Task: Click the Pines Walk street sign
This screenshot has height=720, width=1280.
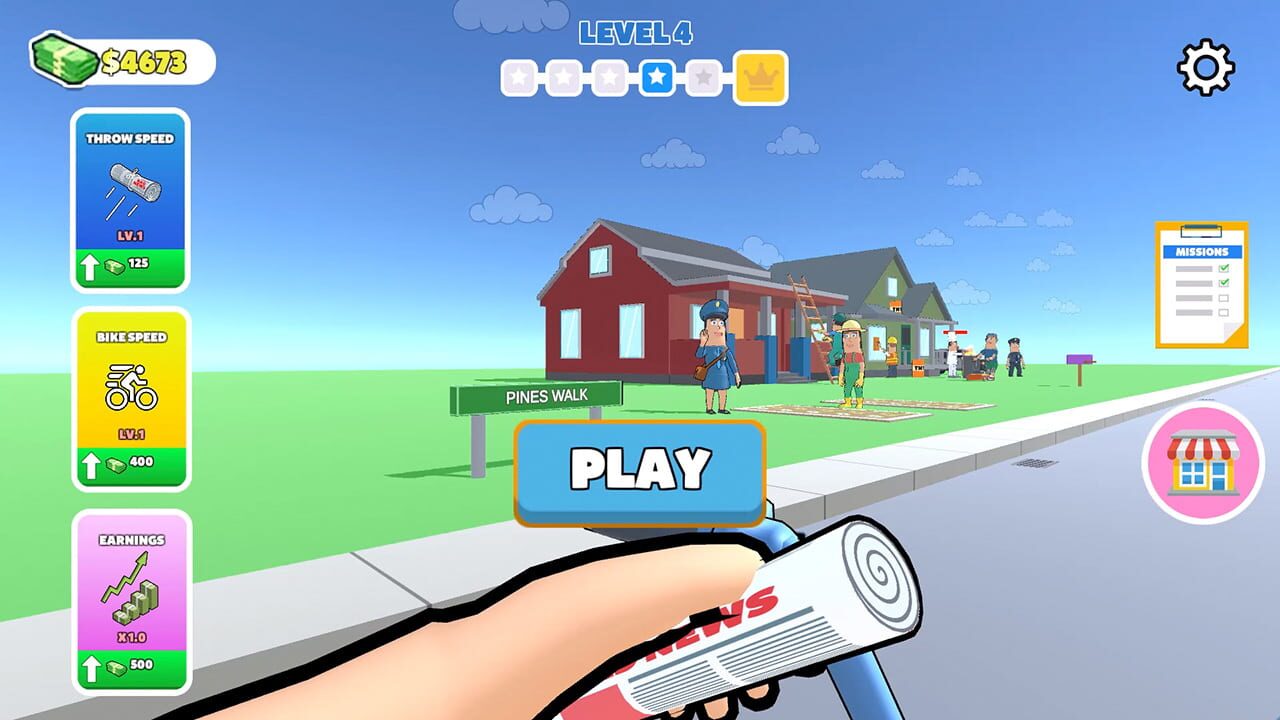Action: [539, 395]
